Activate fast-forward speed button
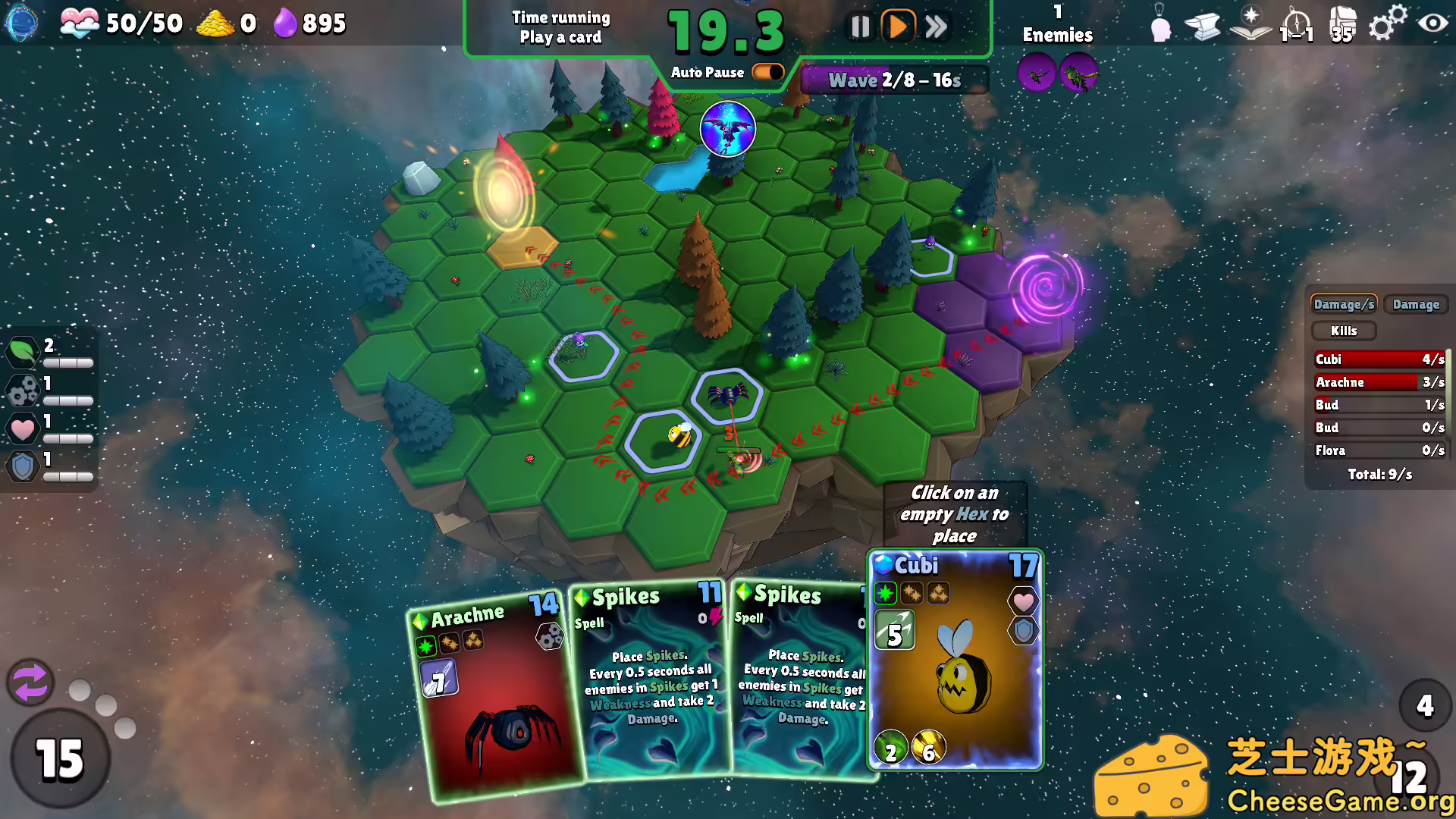The image size is (1456, 819). 937,25
